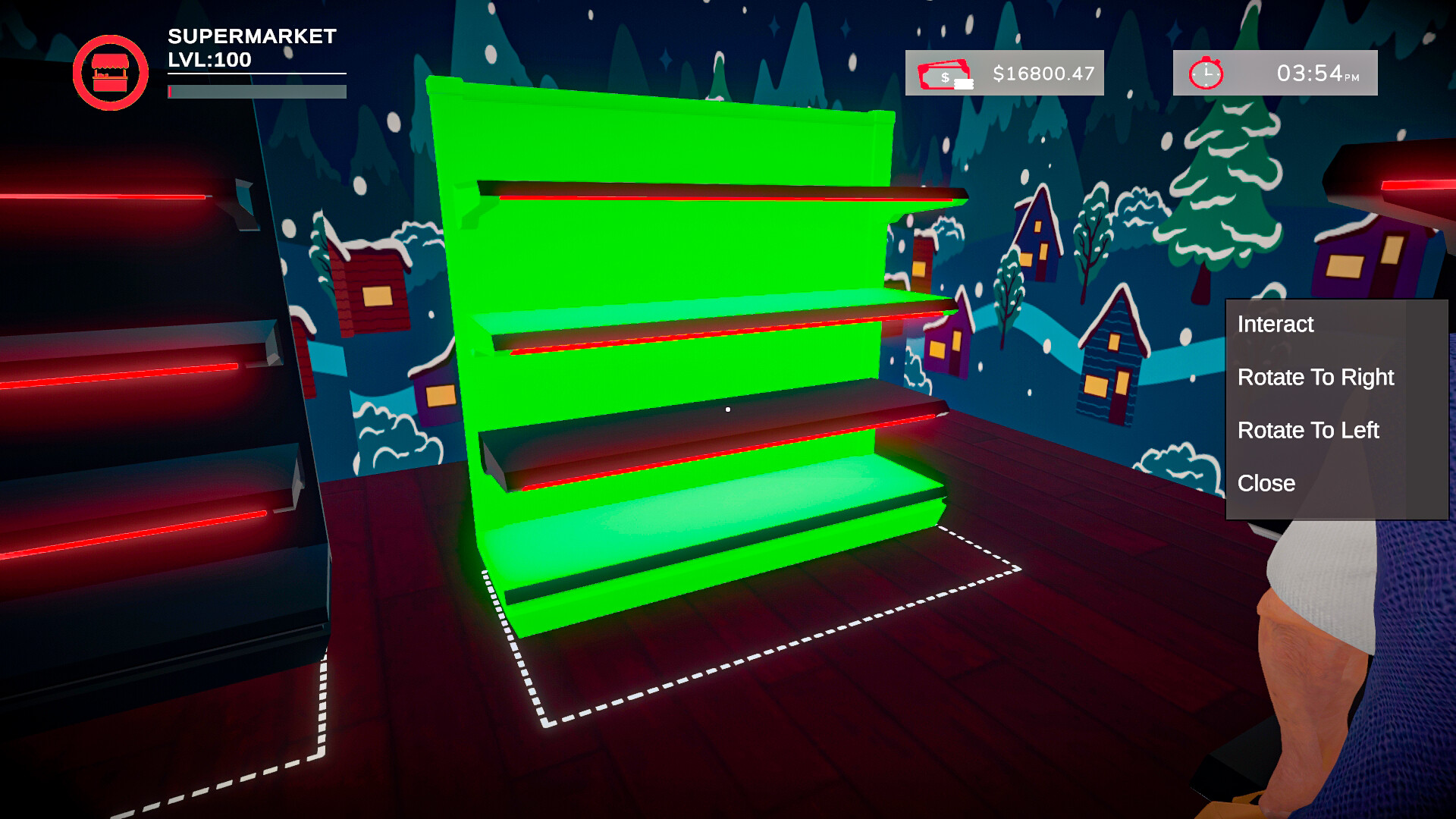This screenshot has width=1456, height=819.
Task: Select the green placement shelf
Action: coord(682,341)
